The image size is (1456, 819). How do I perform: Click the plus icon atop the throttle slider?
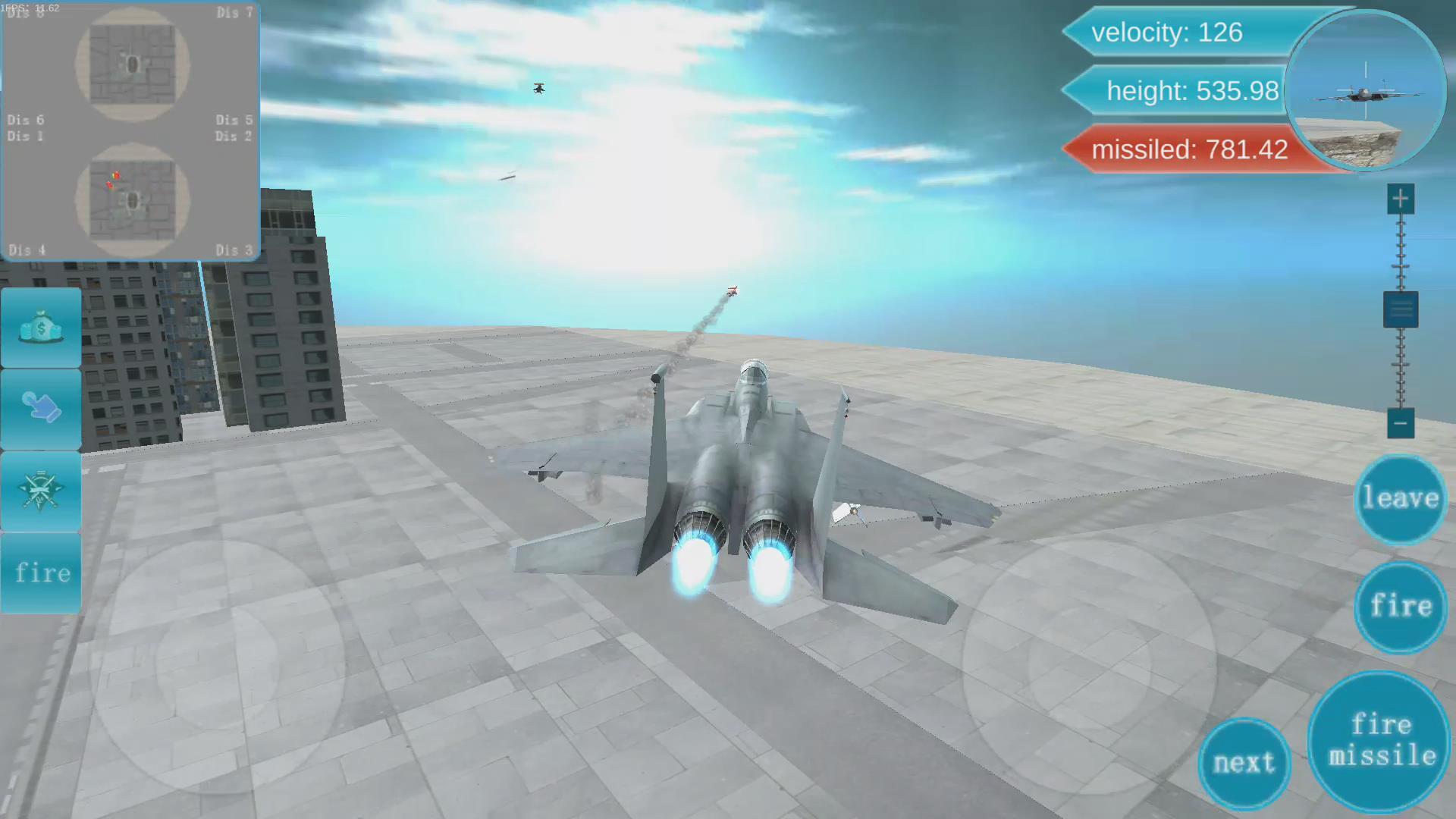pos(1400,197)
